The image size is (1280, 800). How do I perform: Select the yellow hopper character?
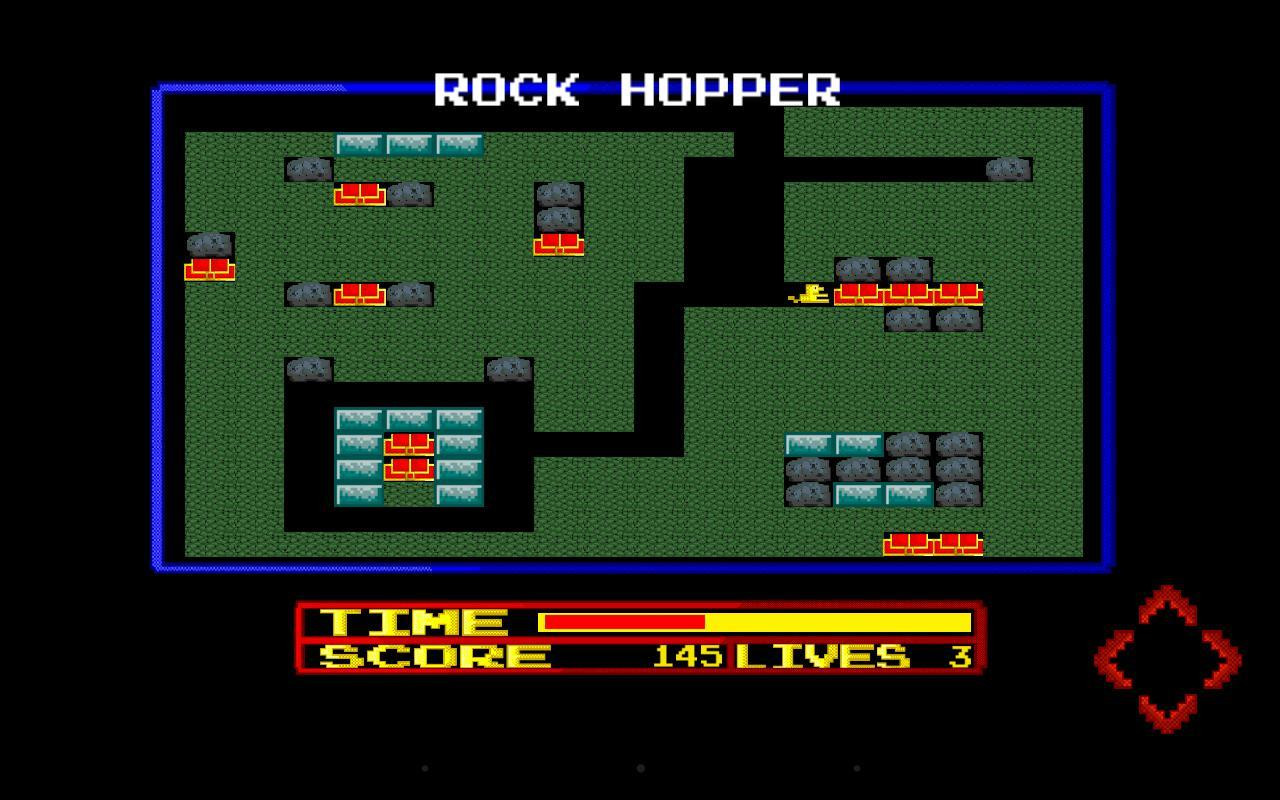point(810,293)
